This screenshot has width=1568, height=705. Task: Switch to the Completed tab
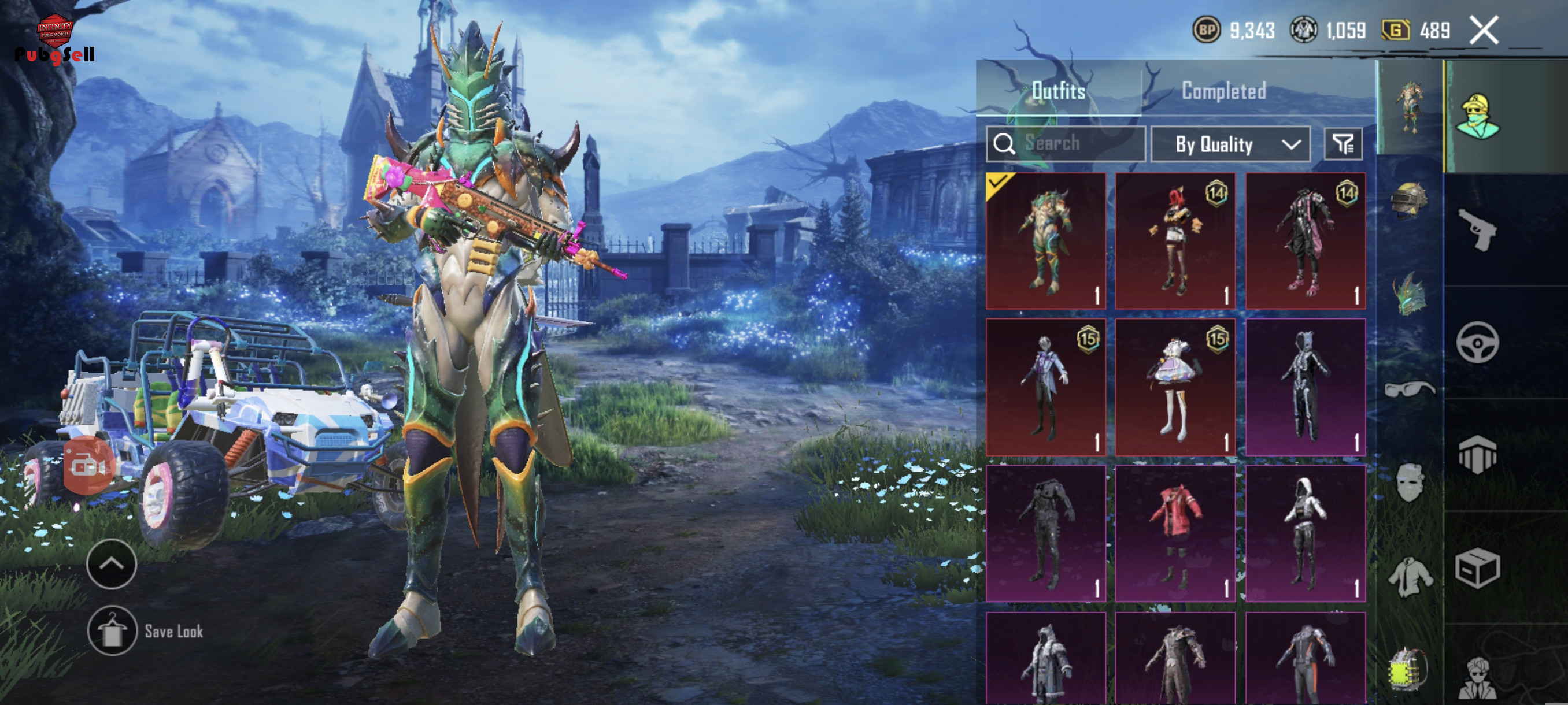click(x=1223, y=91)
